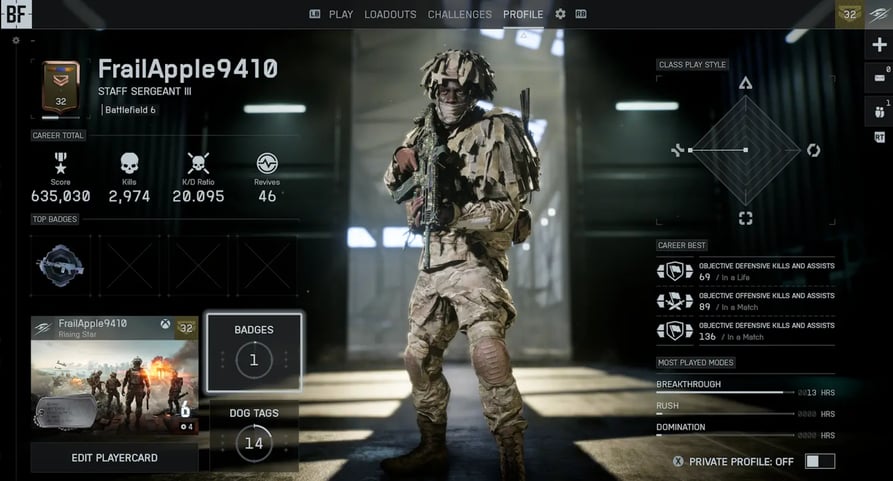This screenshot has width=893, height=481.
Task: Select the Rush mode row
Action: pyautogui.click(x=745, y=409)
